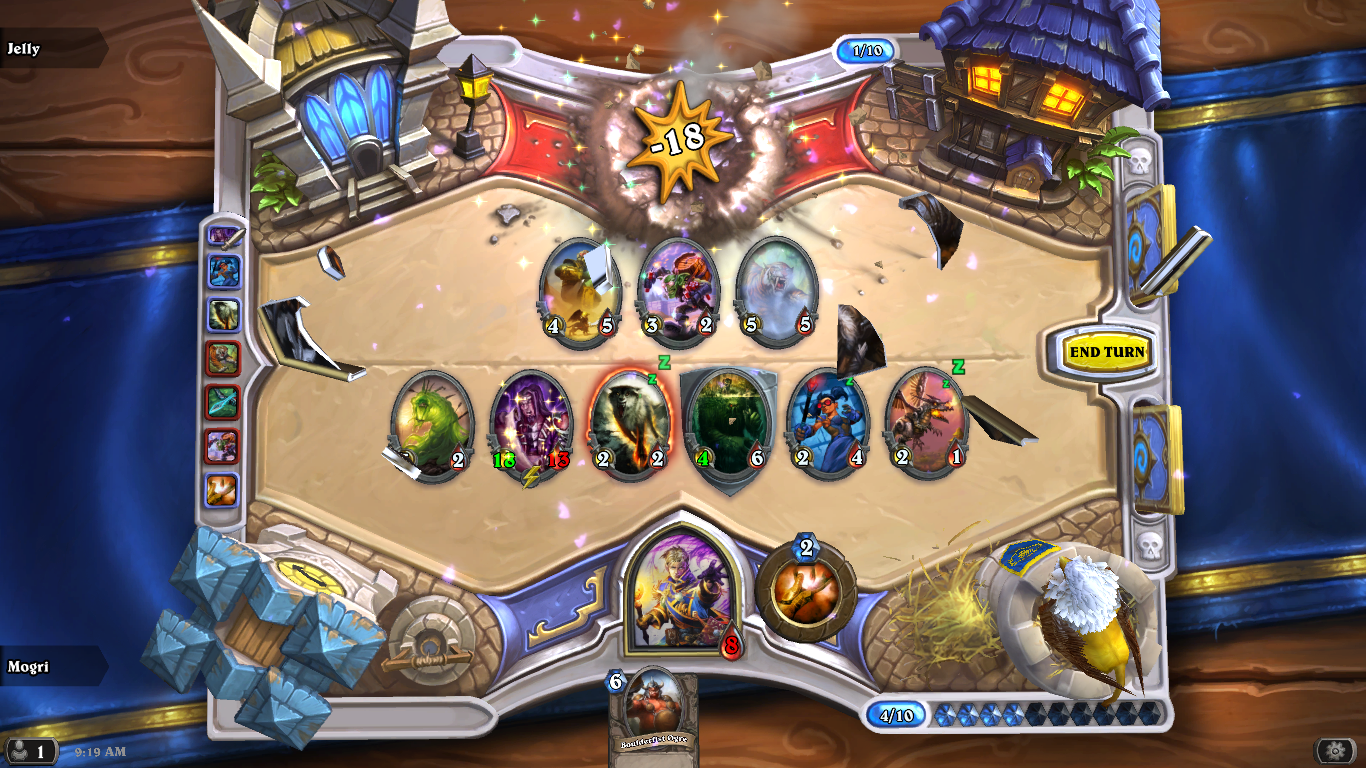Select the purple 13-health minion
1366x768 pixels.
coord(531,426)
